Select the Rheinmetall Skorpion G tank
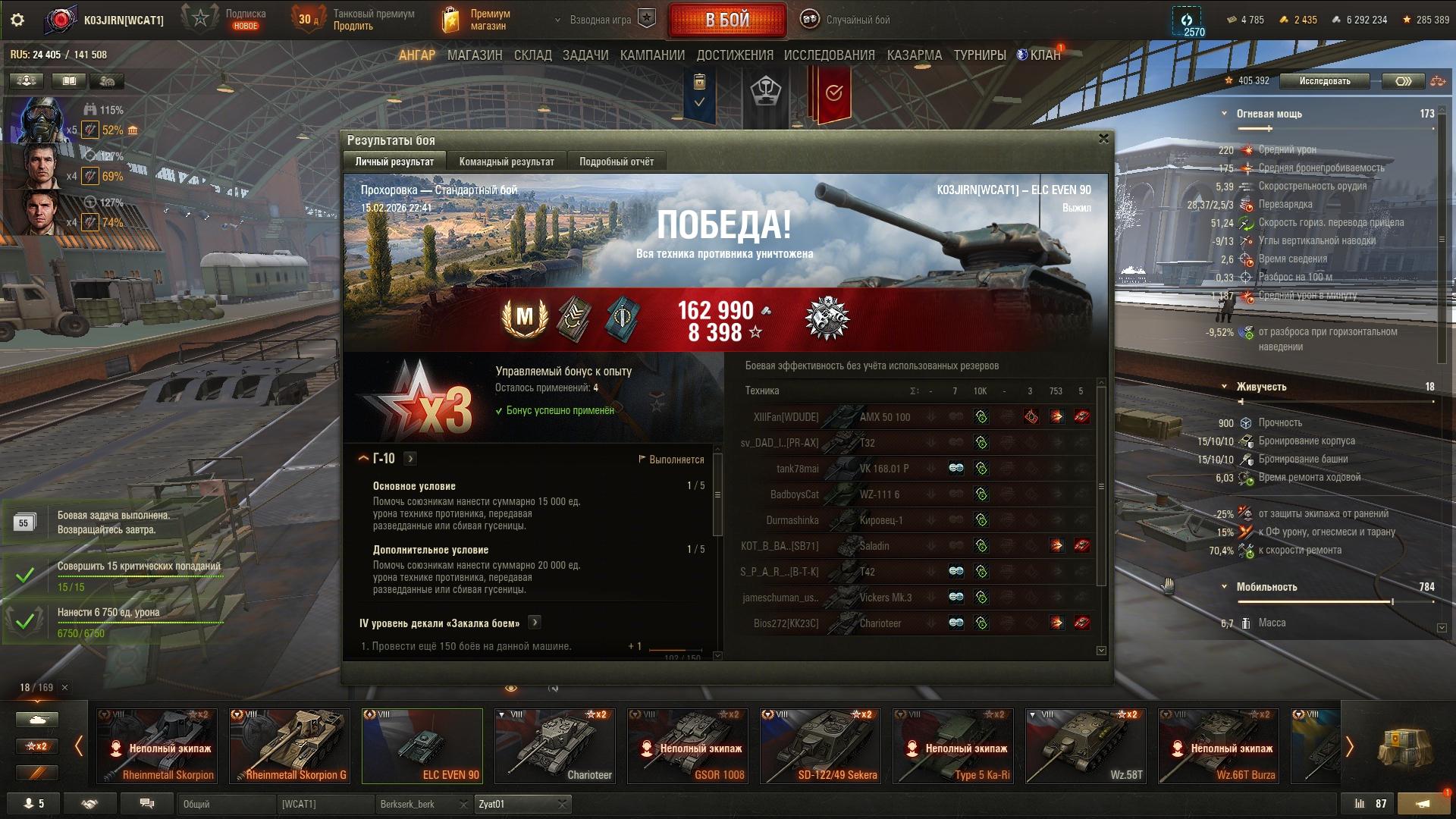This screenshot has height=819, width=1456. 290,745
